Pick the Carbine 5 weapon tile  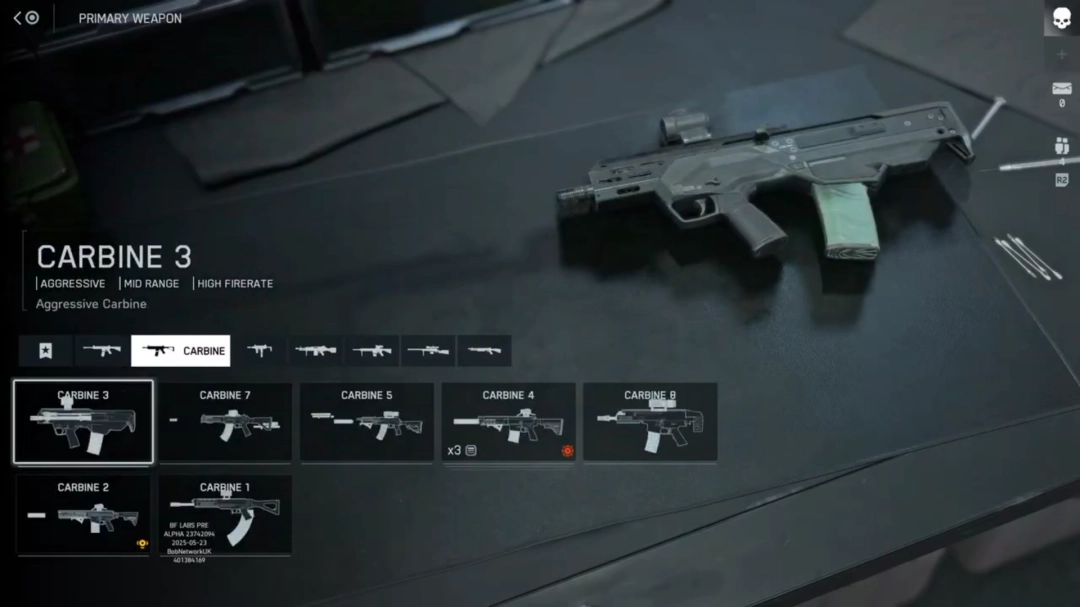(366, 421)
